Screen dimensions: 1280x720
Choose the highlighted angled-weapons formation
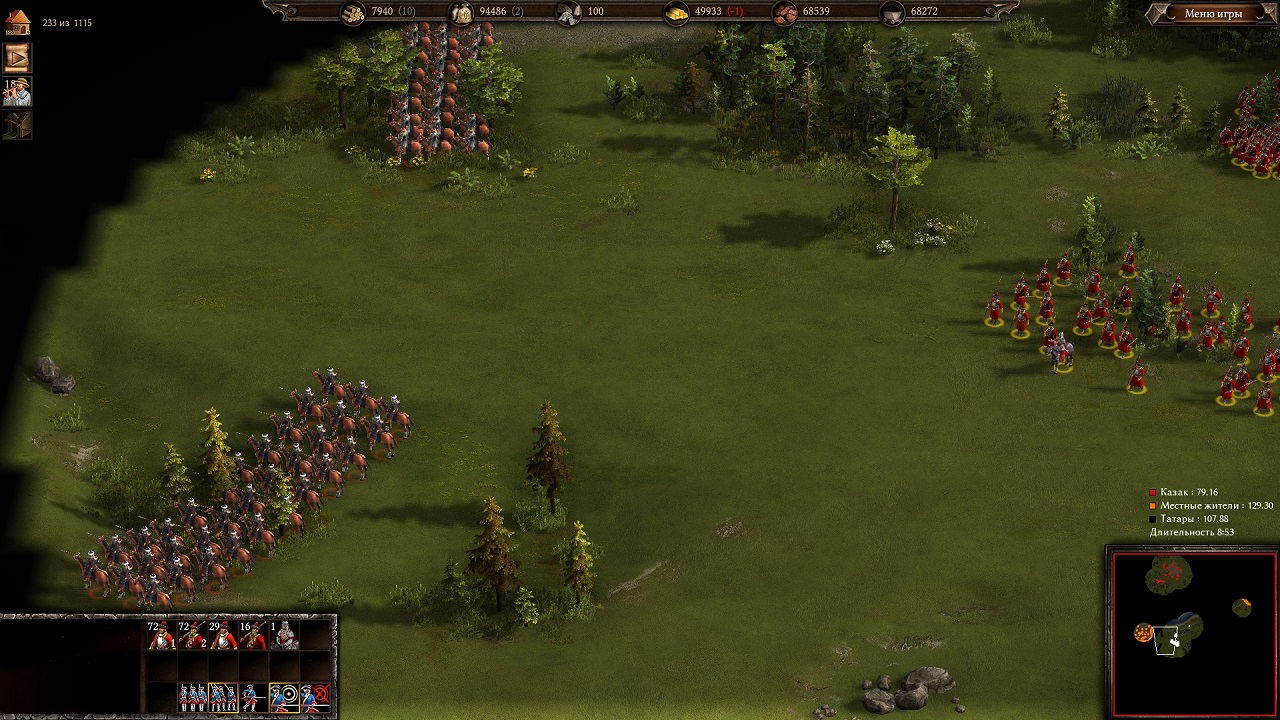pyautogui.click(x=223, y=697)
